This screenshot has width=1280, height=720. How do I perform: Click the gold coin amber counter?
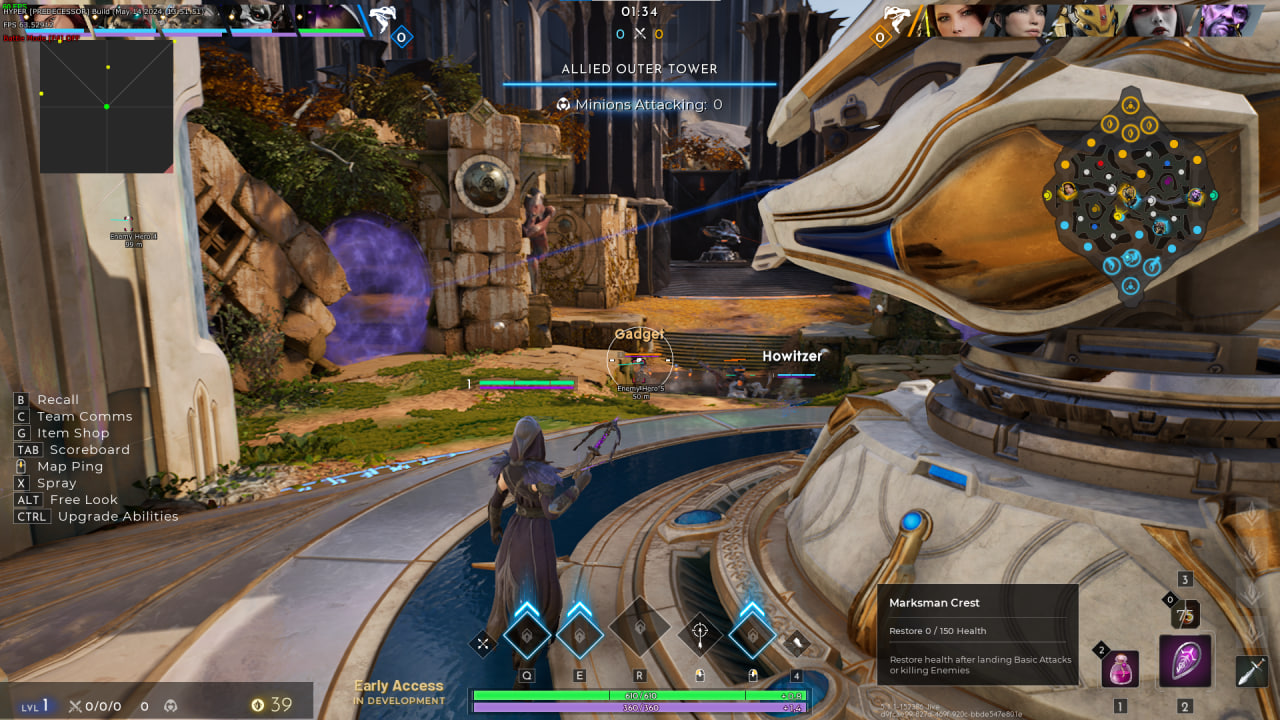coord(271,705)
